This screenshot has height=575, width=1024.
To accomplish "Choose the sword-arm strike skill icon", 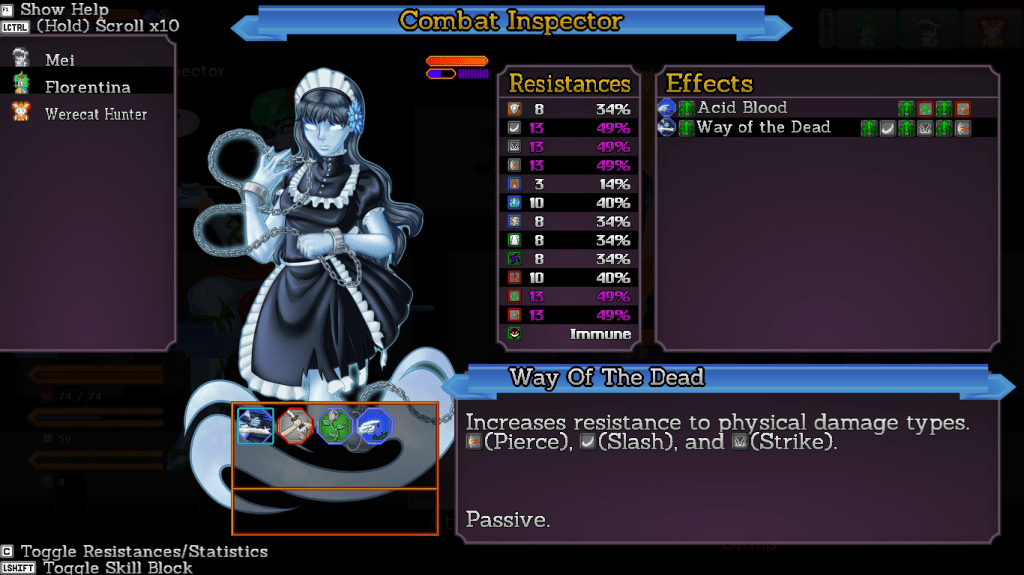I will click(295, 425).
